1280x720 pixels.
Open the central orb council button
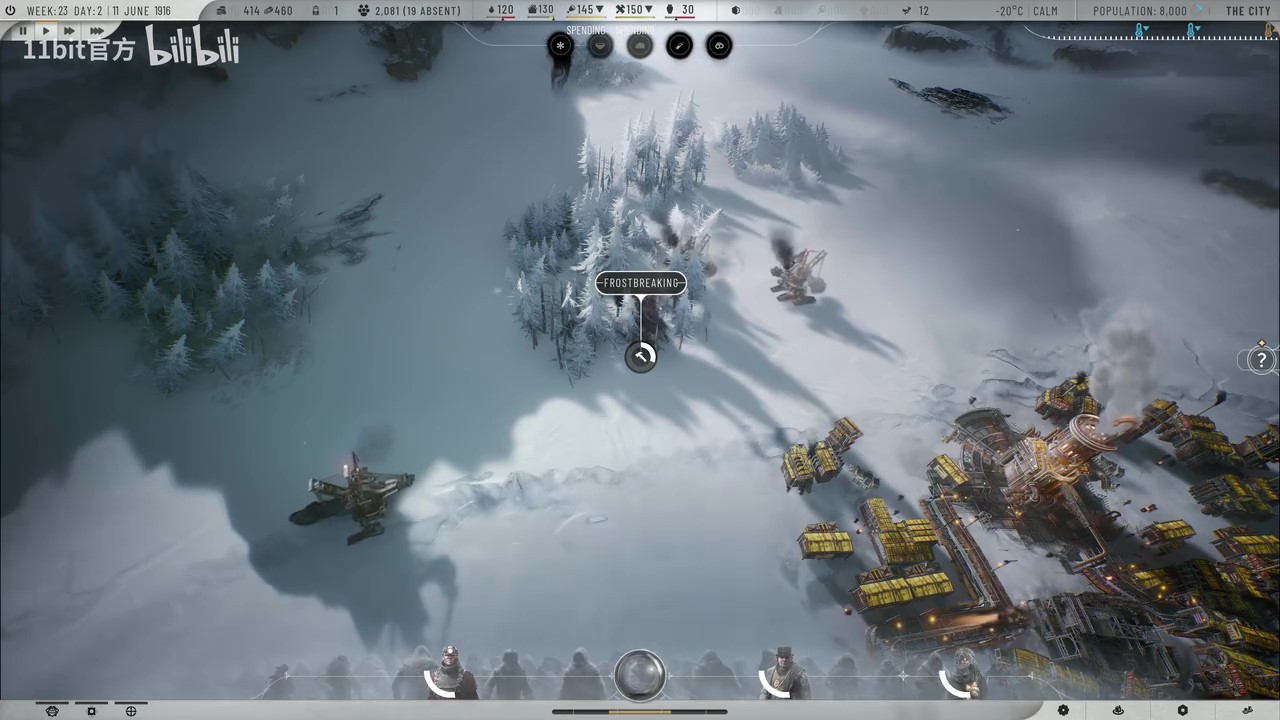tap(640, 673)
